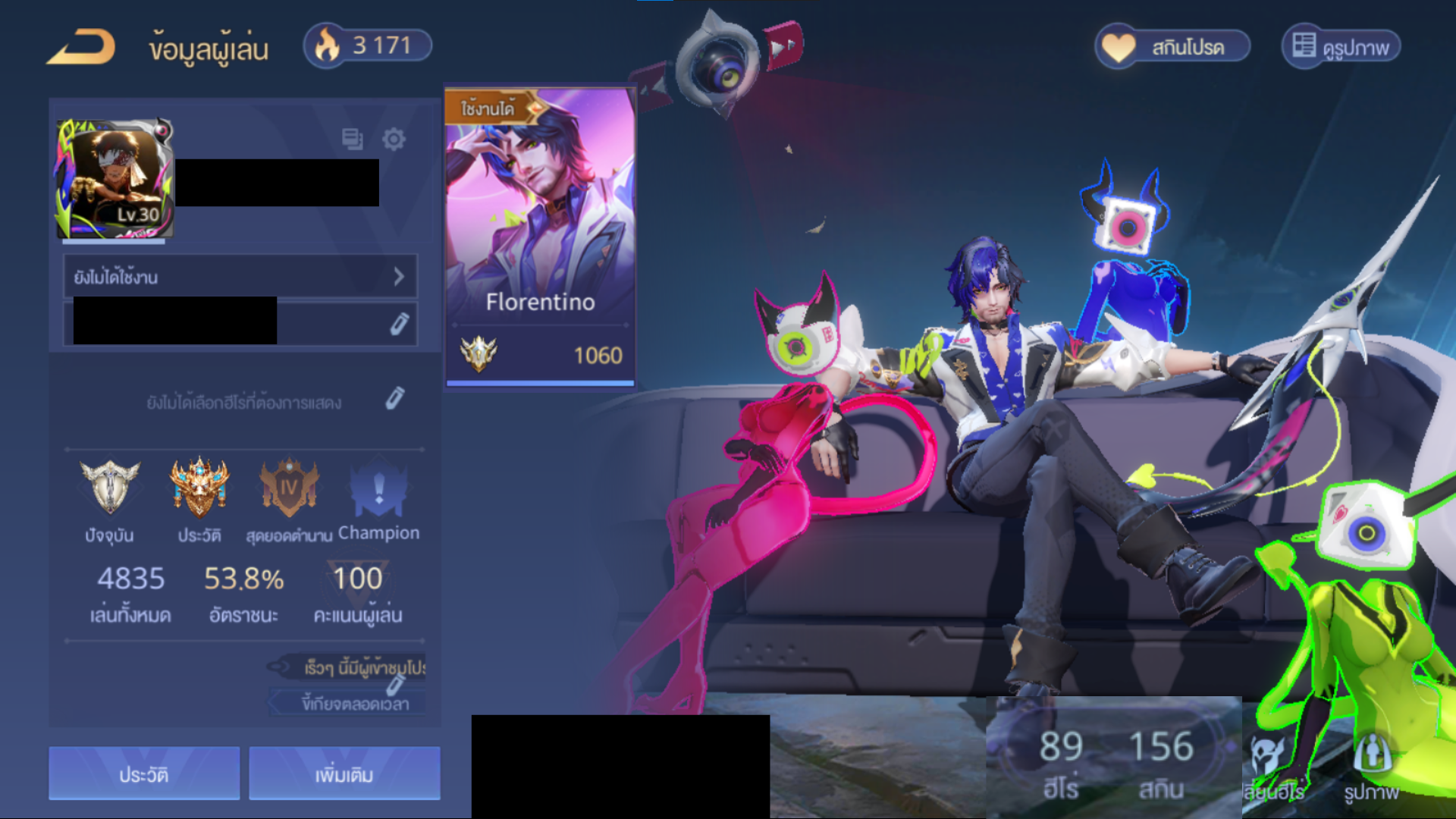Click the copy info icon beside gear
The width and height of the screenshot is (1456, 819).
[x=352, y=140]
